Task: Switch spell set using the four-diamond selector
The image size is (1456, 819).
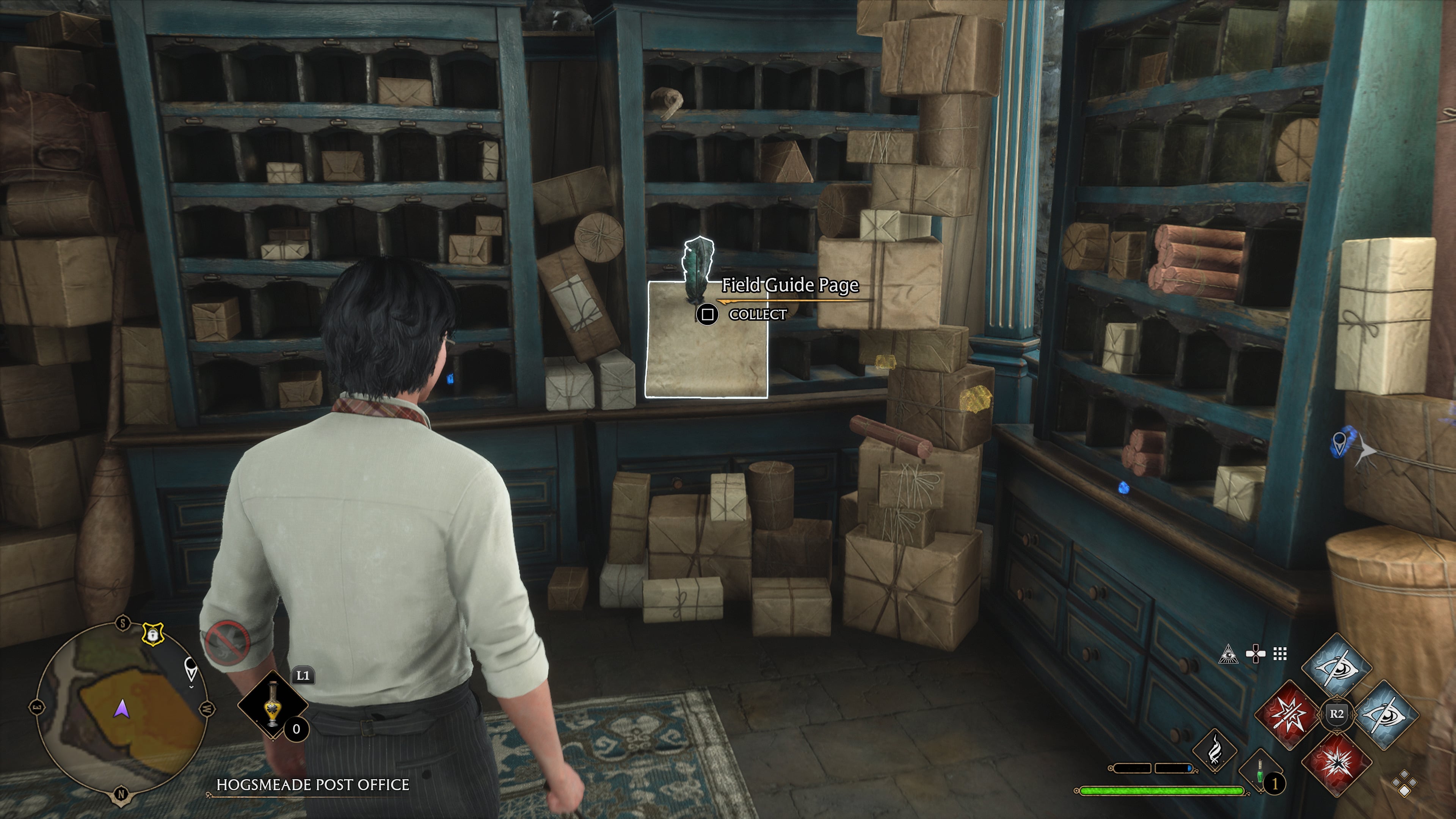Action: point(1404,784)
